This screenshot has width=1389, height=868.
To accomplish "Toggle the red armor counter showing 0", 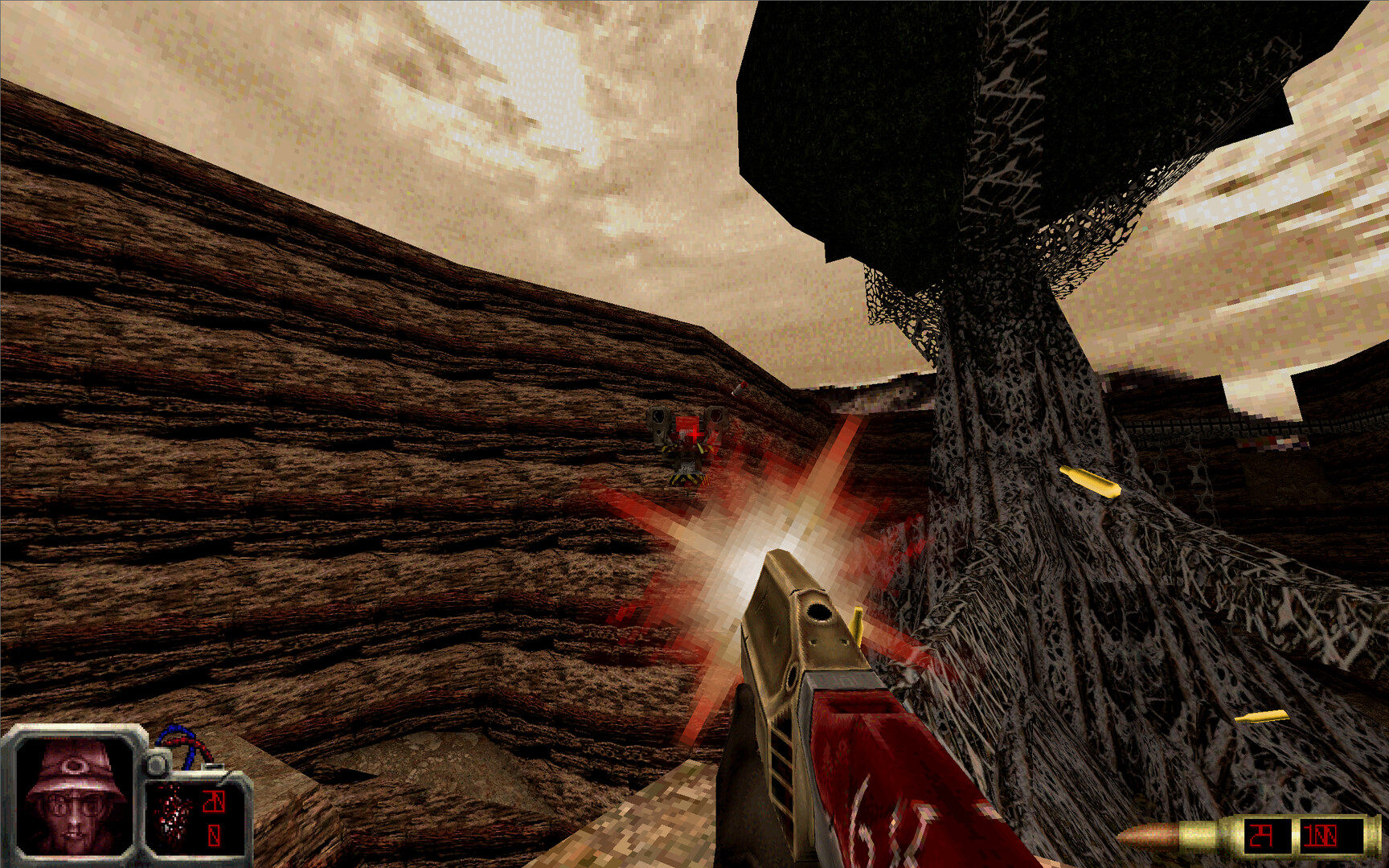I will point(213,836).
